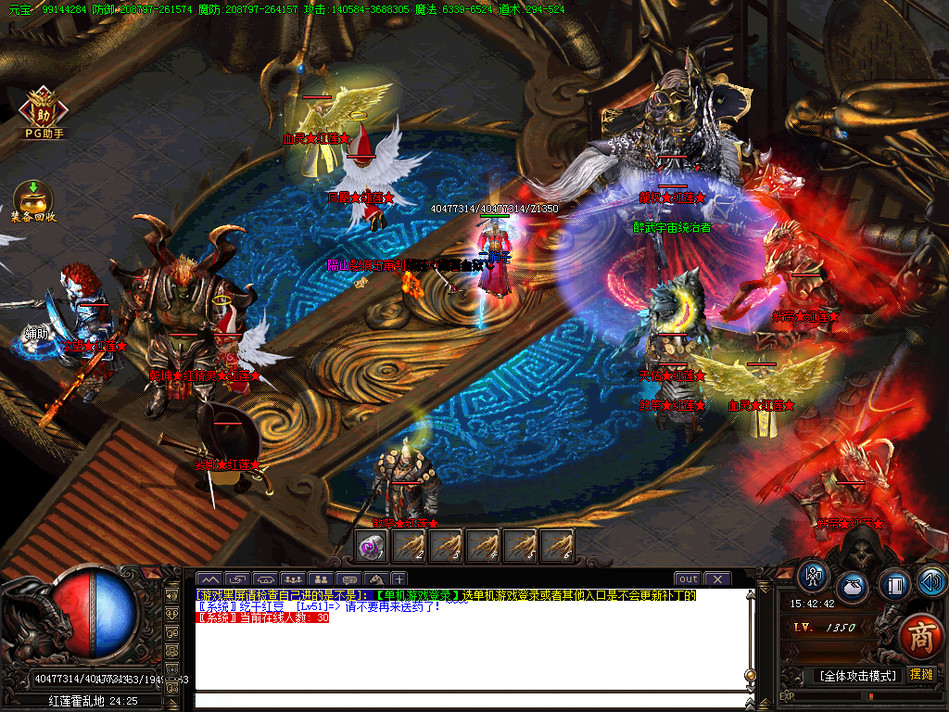Click the plus button on chat toolbar
The height and width of the screenshot is (712, 949).
point(399,579)
